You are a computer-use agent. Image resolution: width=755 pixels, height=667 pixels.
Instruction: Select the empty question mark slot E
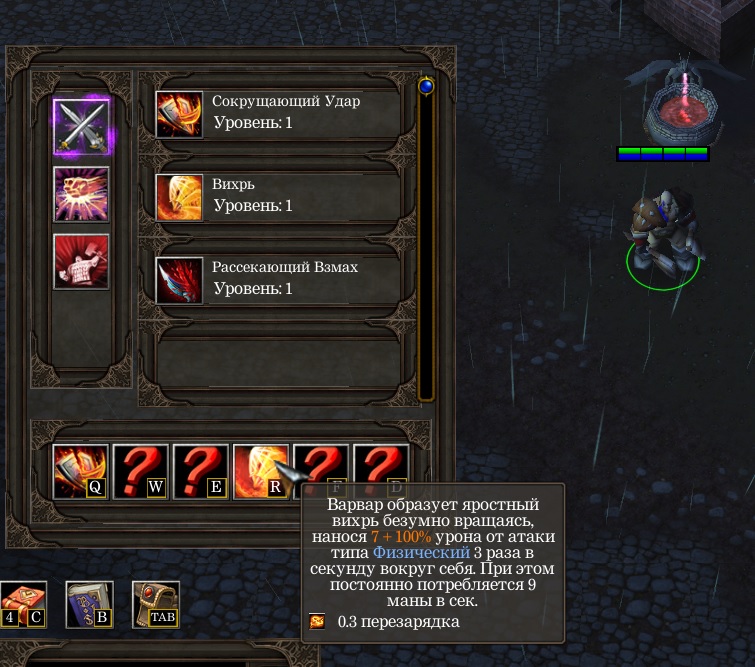(201, 471)
